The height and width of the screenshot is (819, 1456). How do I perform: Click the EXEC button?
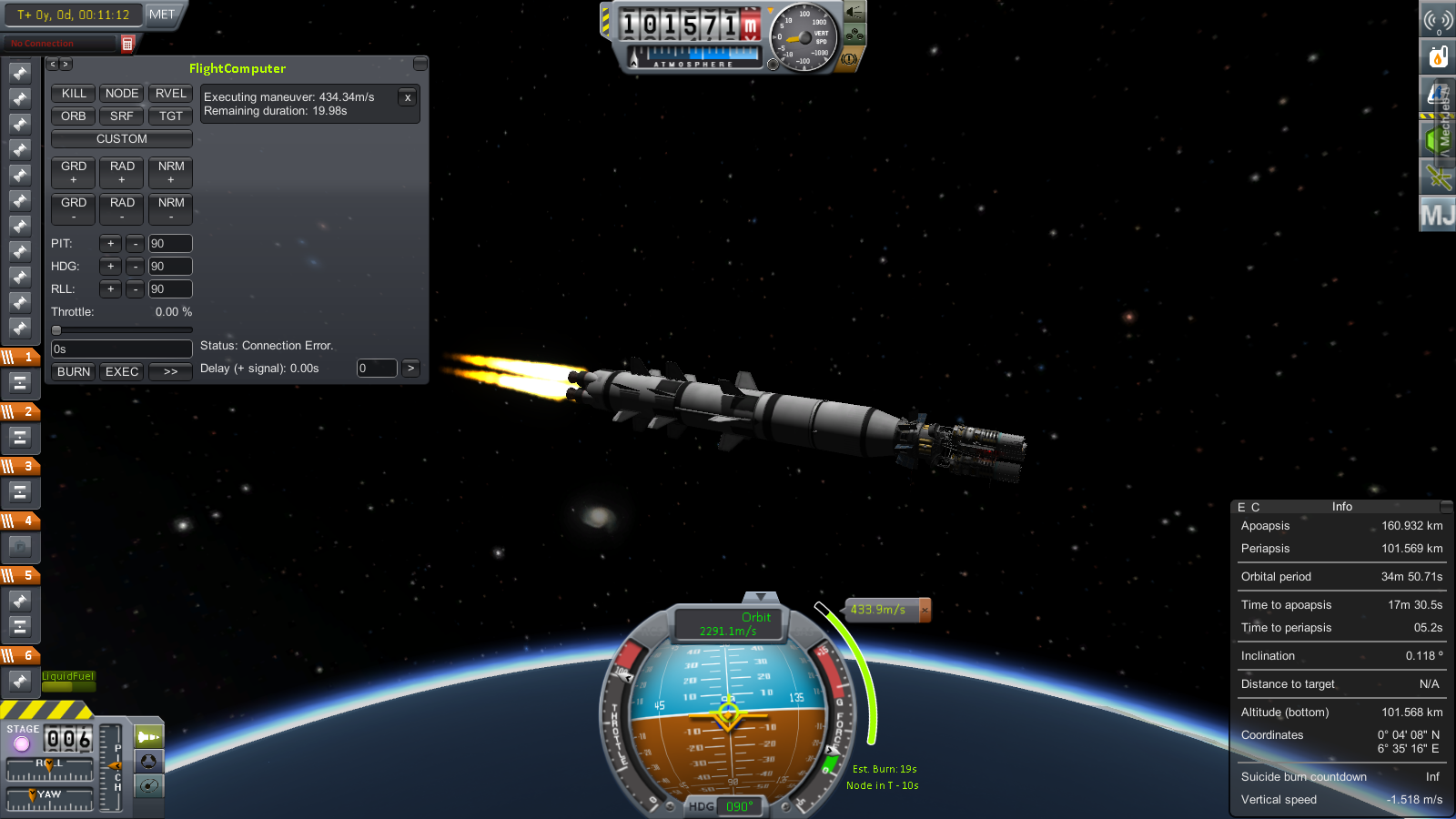point(122,372)
